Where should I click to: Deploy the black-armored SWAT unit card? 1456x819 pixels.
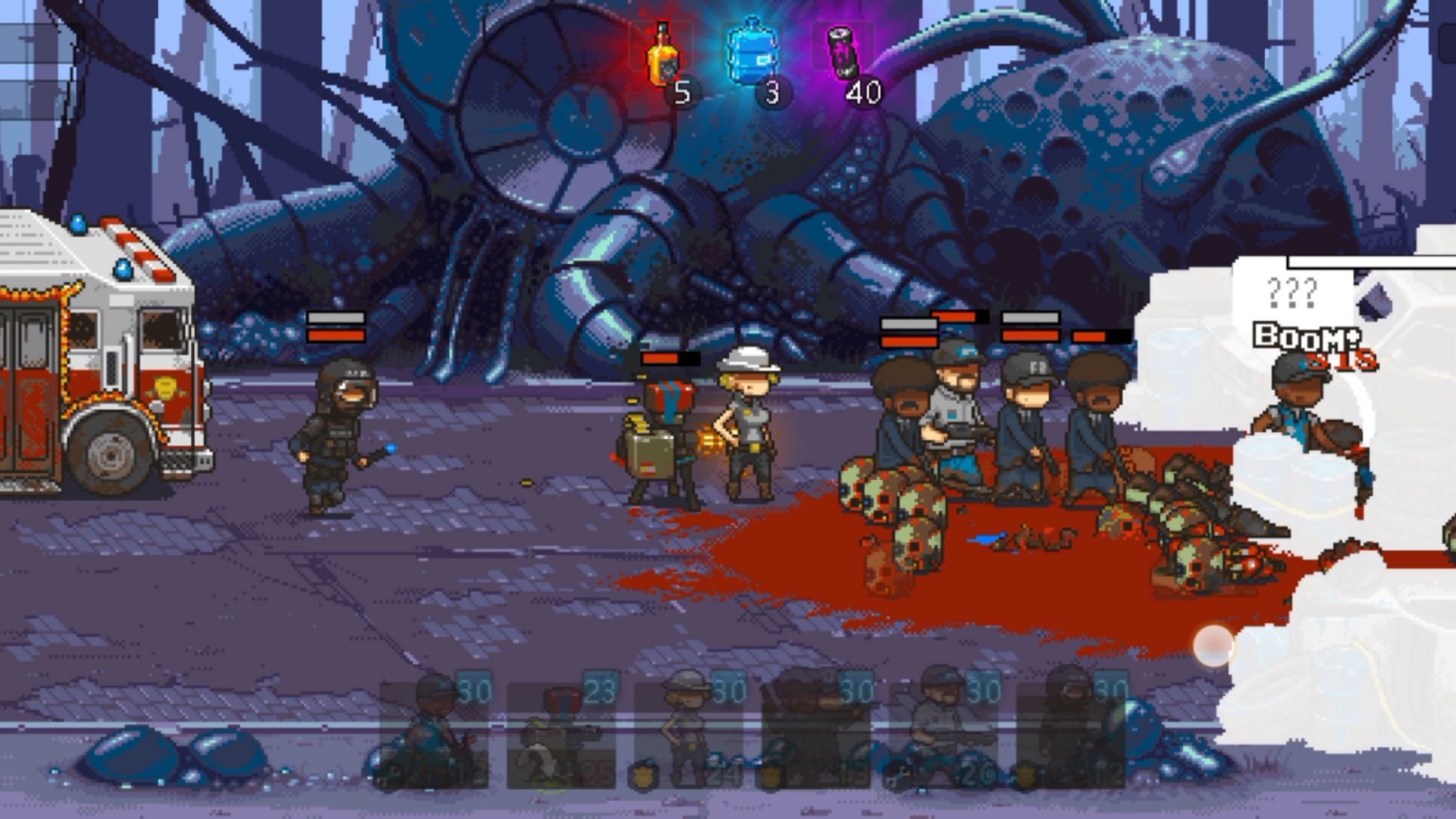tap(1071, 732)
